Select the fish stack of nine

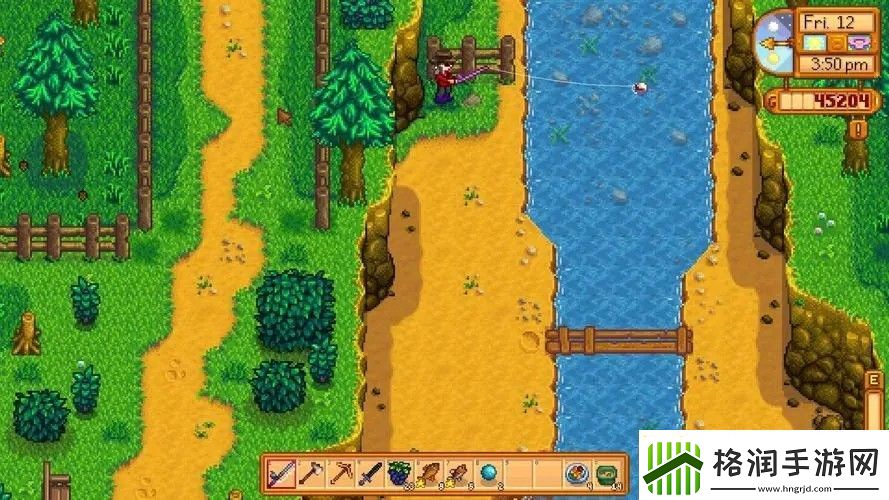(x=430, y=474)
